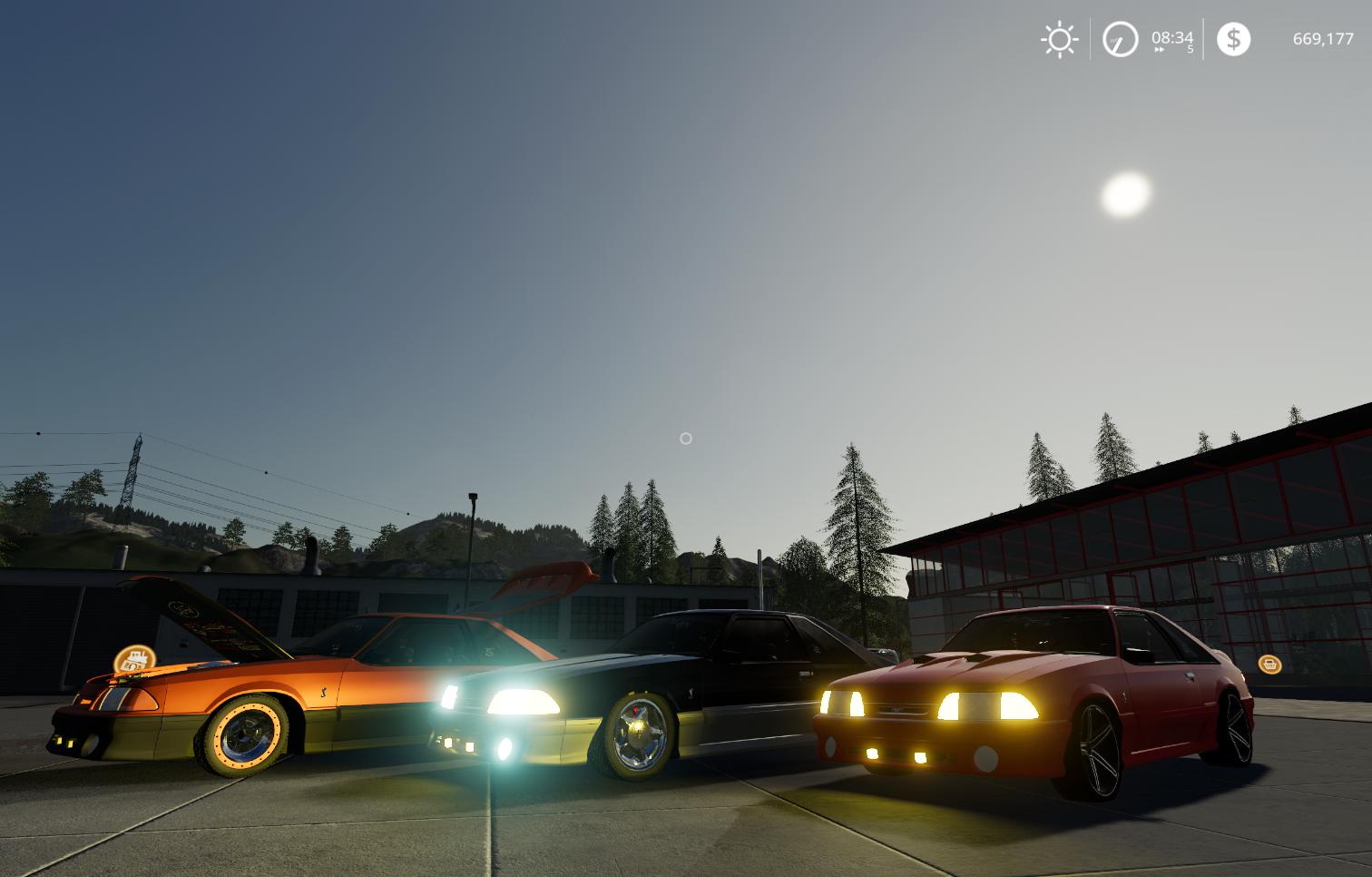Select the game clock dial icon
The height and width of the screenshot is (877, 1372).
(x=1120, y=40)
